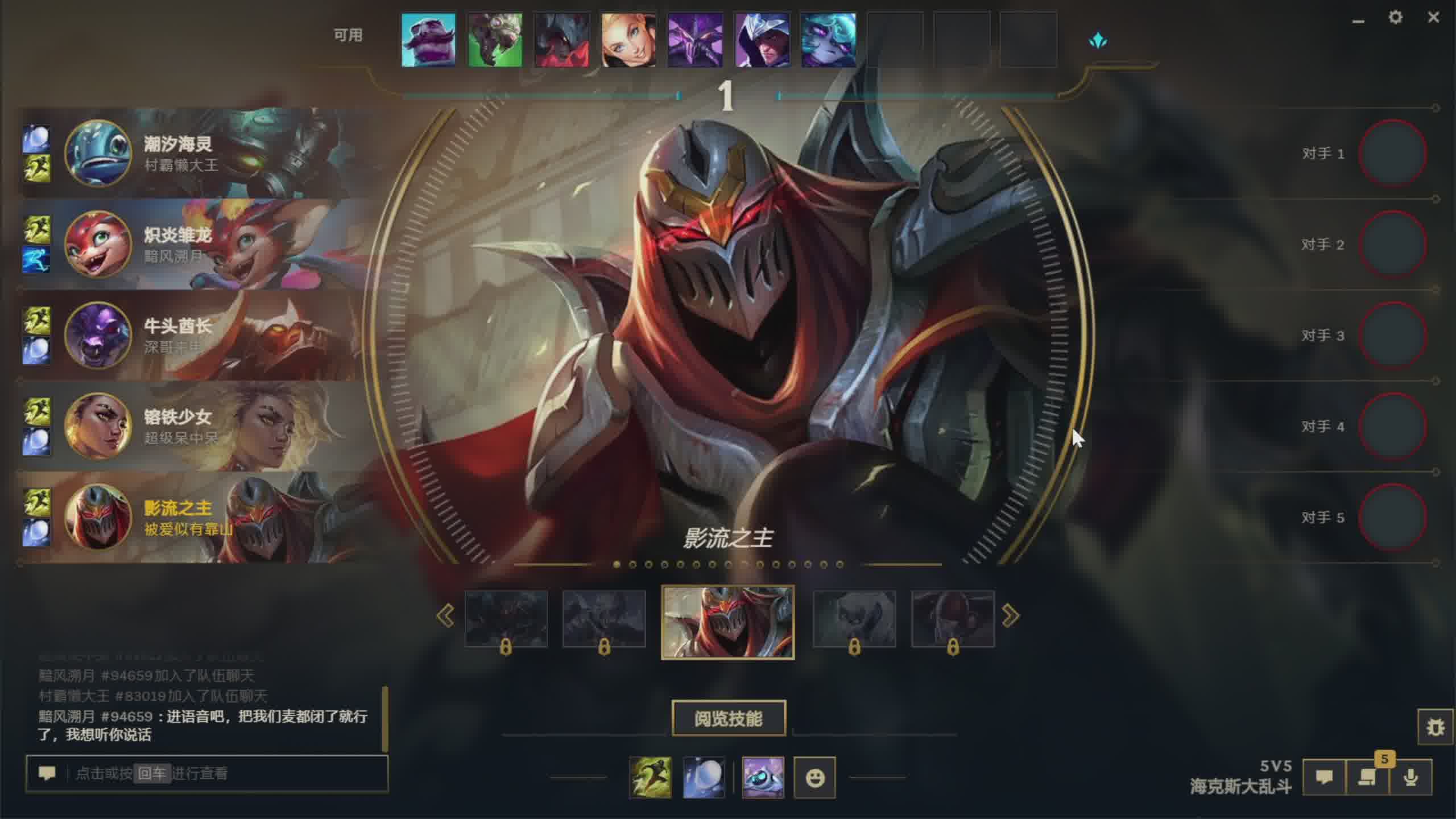1456x819 pixels.
Task: Open client settings with the gear icon
Action: tap(1395, 18)
